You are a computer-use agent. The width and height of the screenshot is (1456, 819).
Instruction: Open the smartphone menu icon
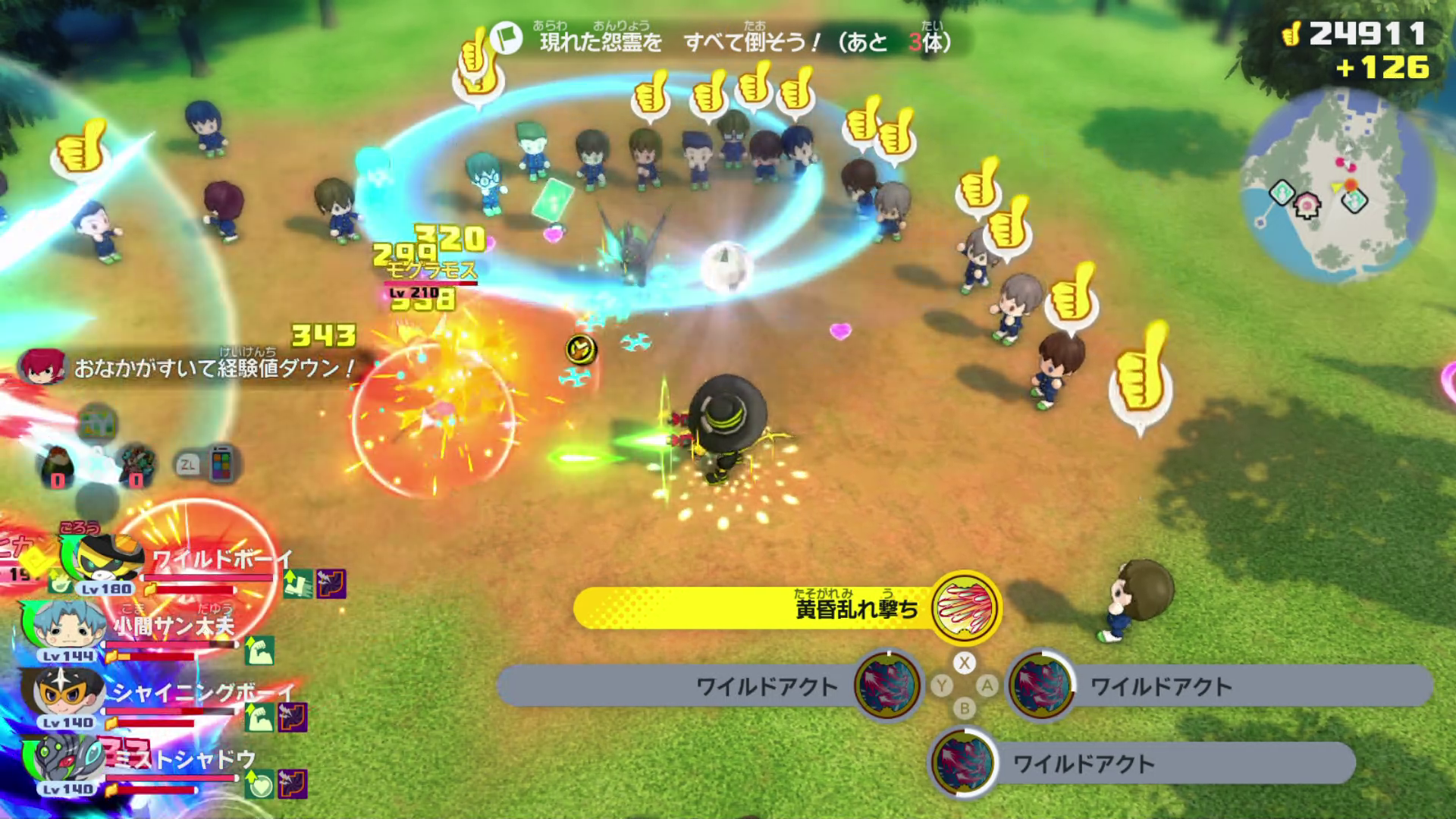pos(221,463)
